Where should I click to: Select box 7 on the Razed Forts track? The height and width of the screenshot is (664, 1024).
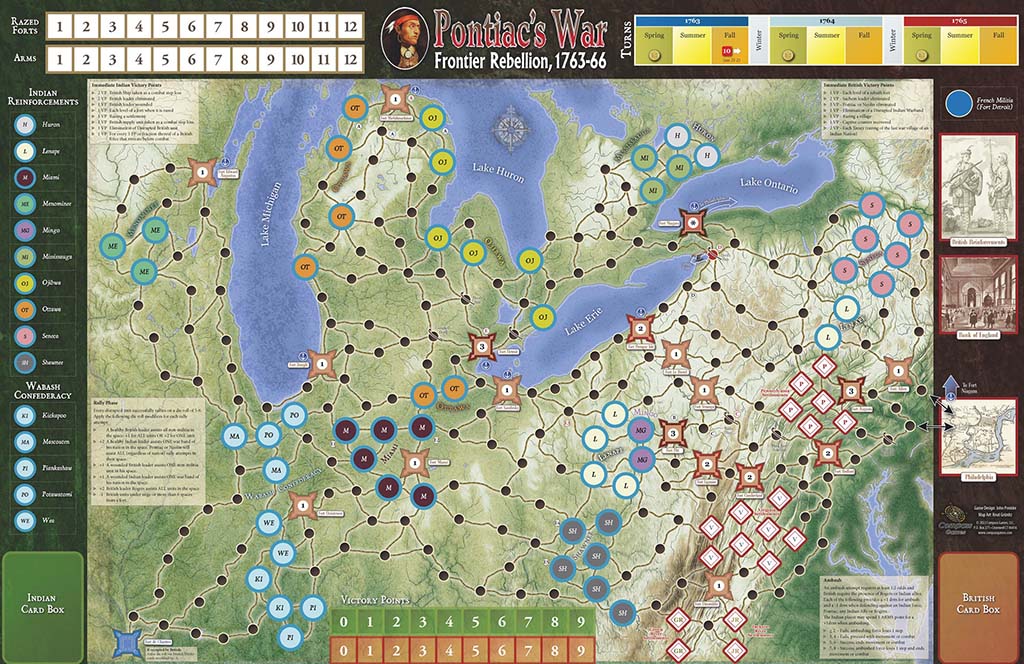point(218,25)
